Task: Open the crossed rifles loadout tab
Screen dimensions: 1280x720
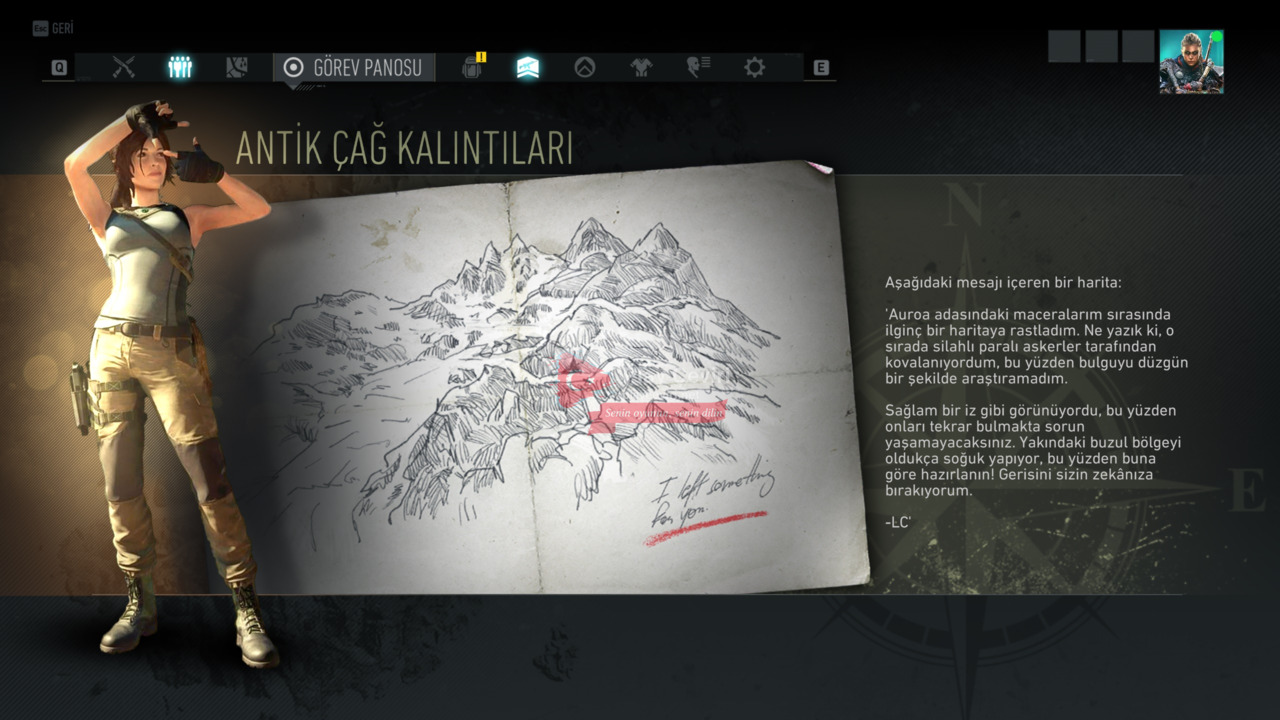Action: (x=124, y=67)
